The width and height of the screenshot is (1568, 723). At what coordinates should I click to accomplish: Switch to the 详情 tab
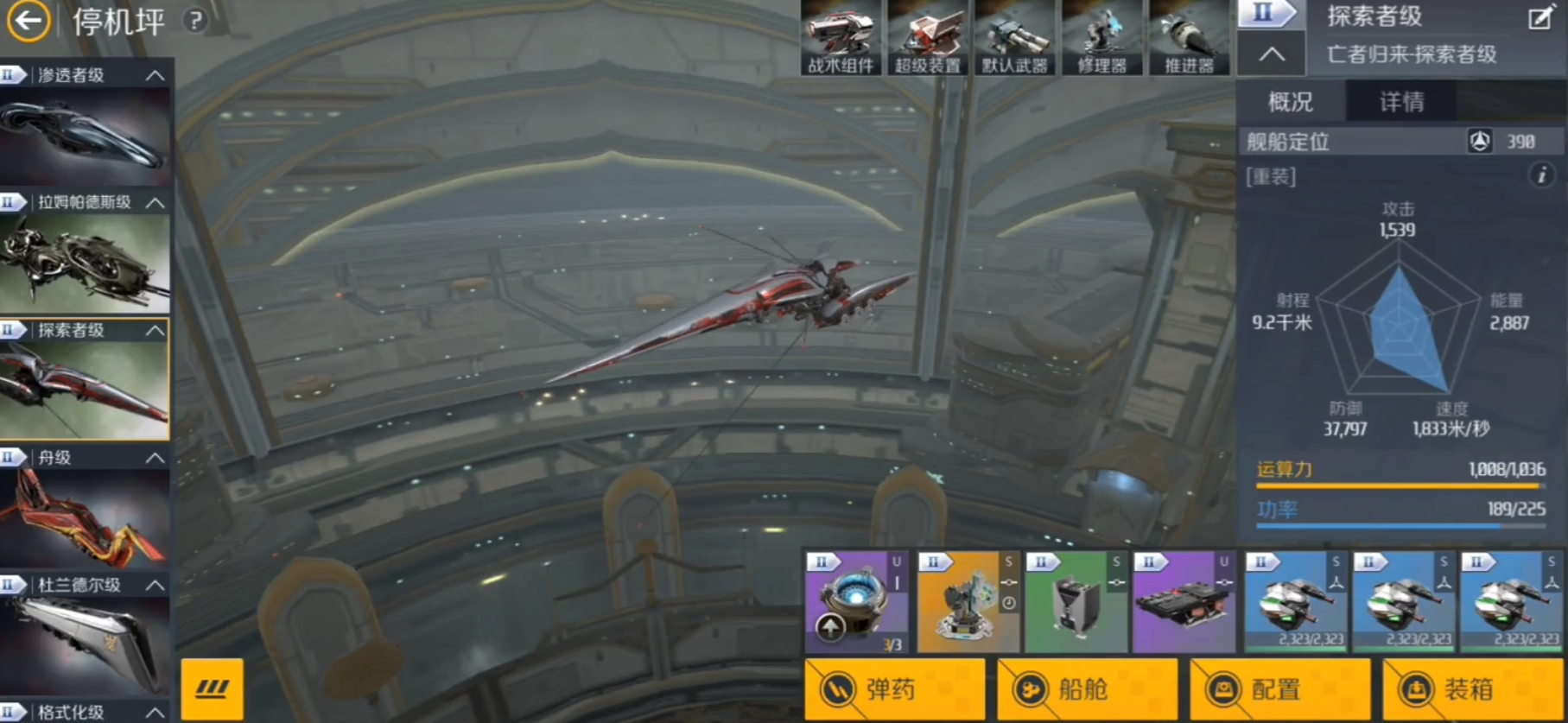(1401, 102)
